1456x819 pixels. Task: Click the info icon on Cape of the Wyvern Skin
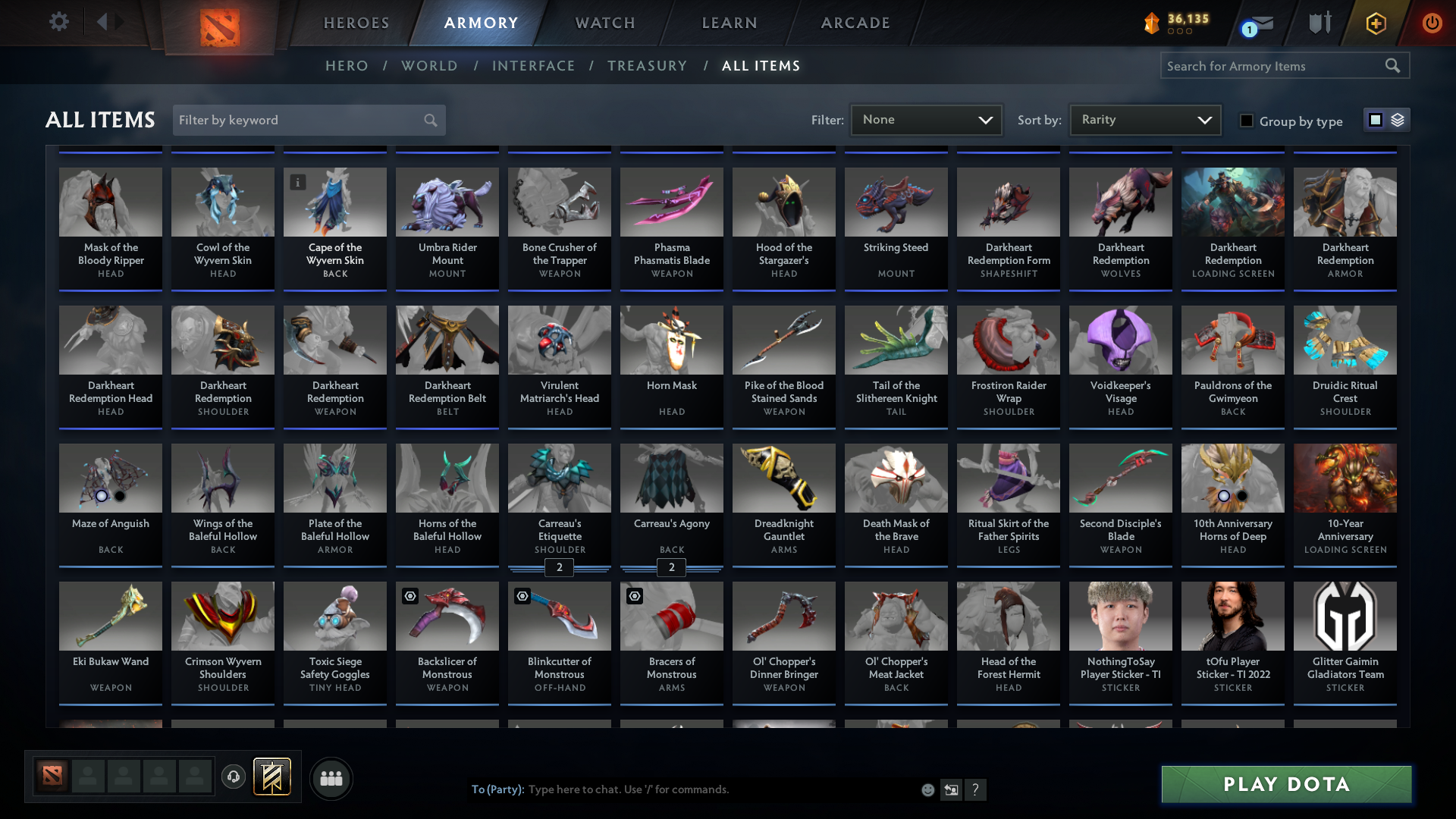pyautogui.click(x=297, y=182)
